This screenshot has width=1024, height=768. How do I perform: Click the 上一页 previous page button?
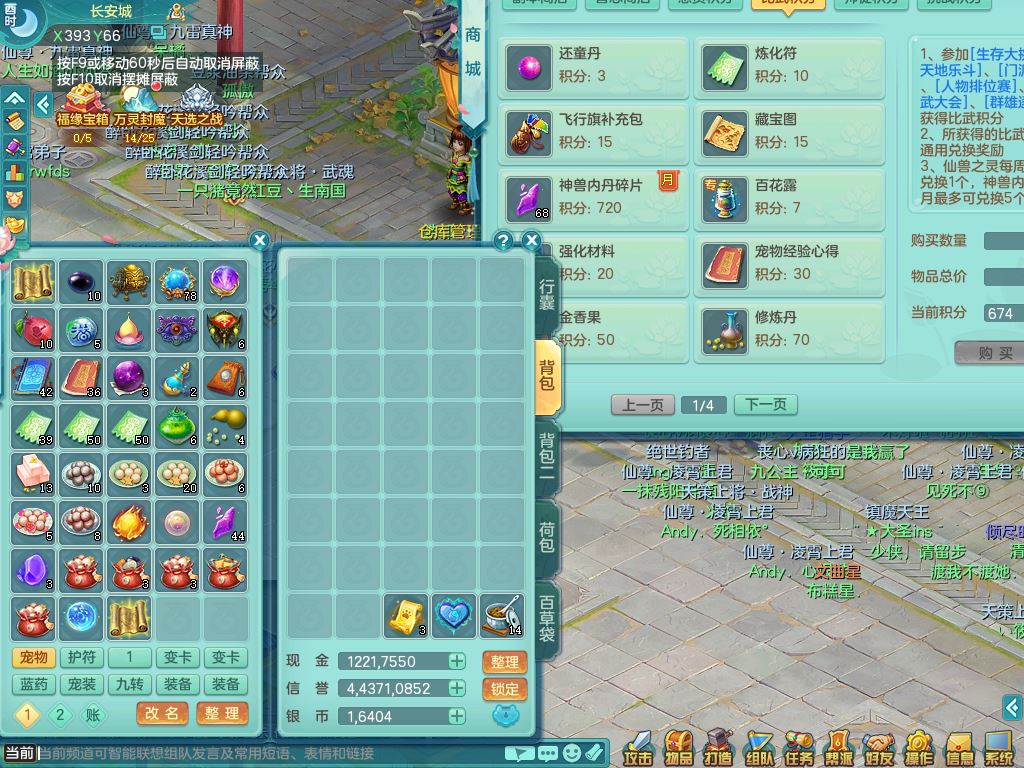pyautogui.click(x=642, y=405)
